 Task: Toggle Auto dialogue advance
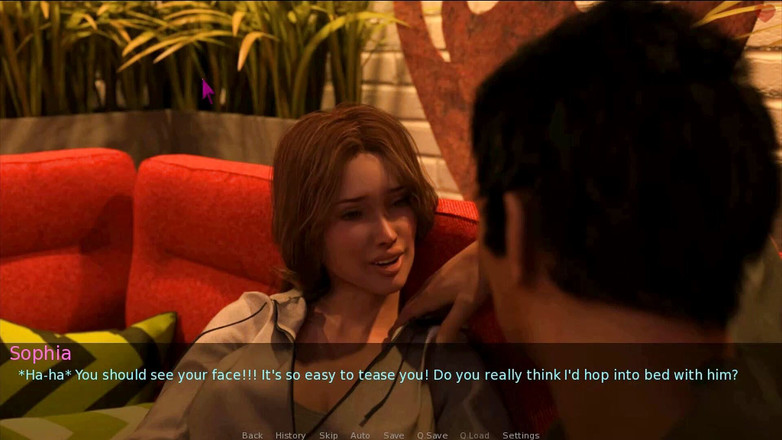click(360, 435)
